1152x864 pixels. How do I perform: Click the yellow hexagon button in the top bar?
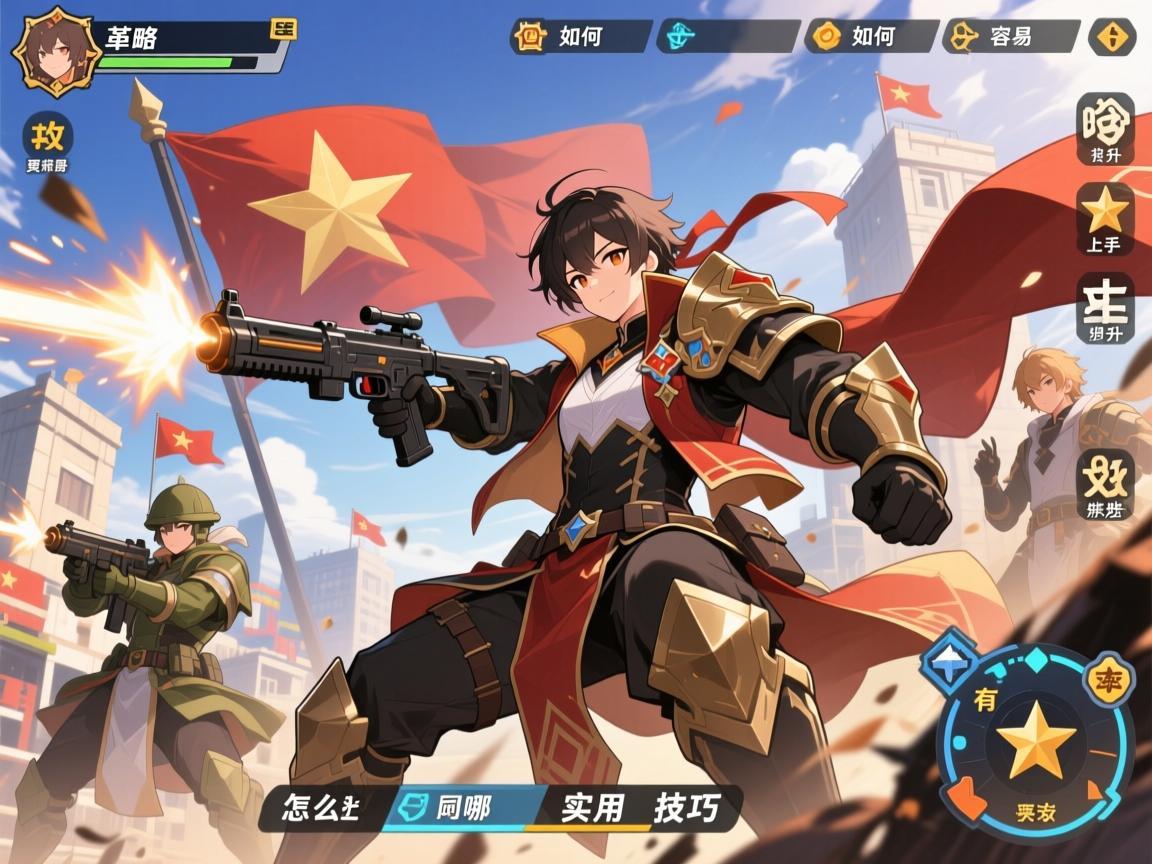coord(1111,37)
